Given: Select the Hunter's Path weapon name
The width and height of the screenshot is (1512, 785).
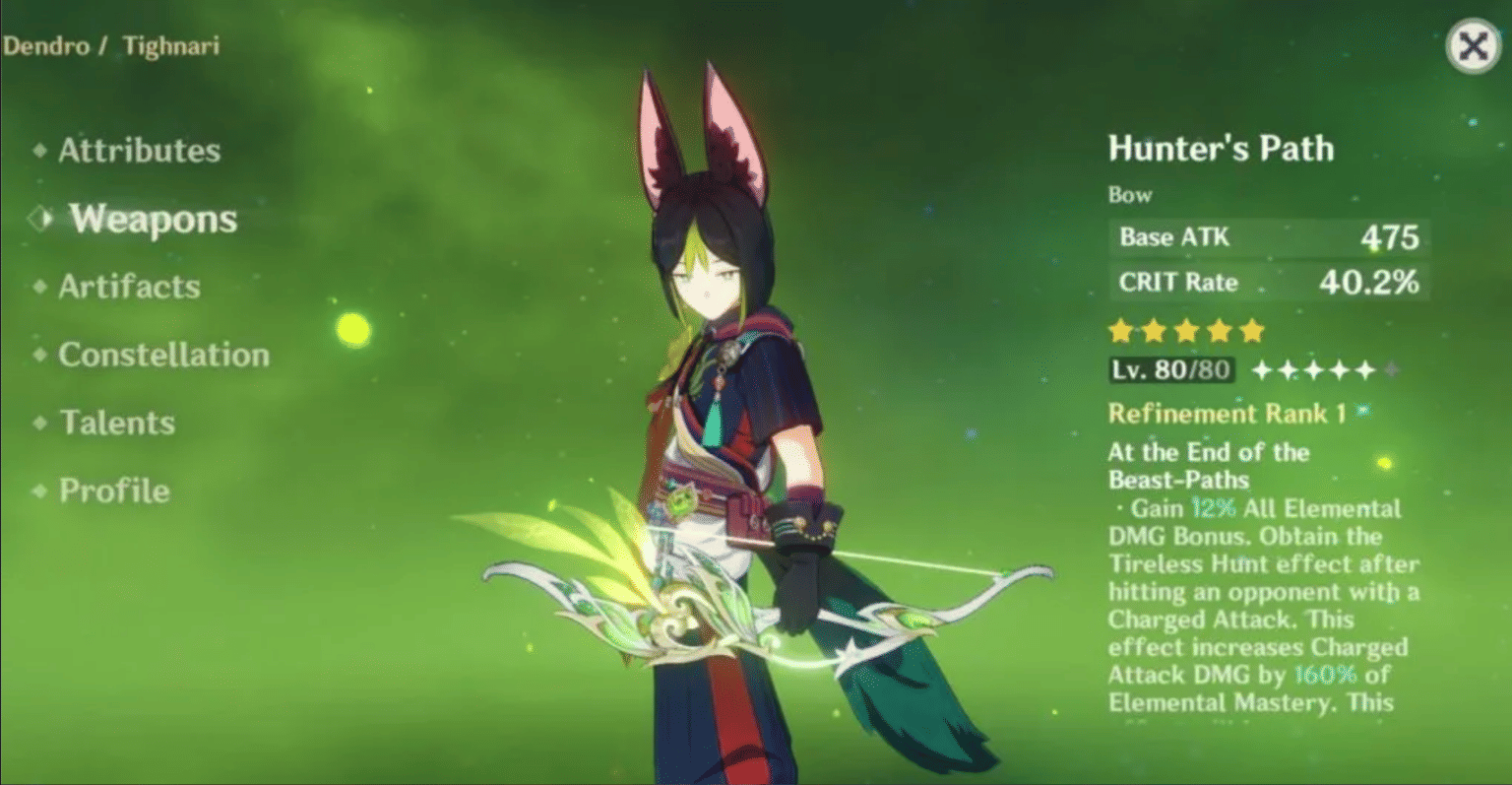Looking at the screenshot, I should [x=1221, y=148].
